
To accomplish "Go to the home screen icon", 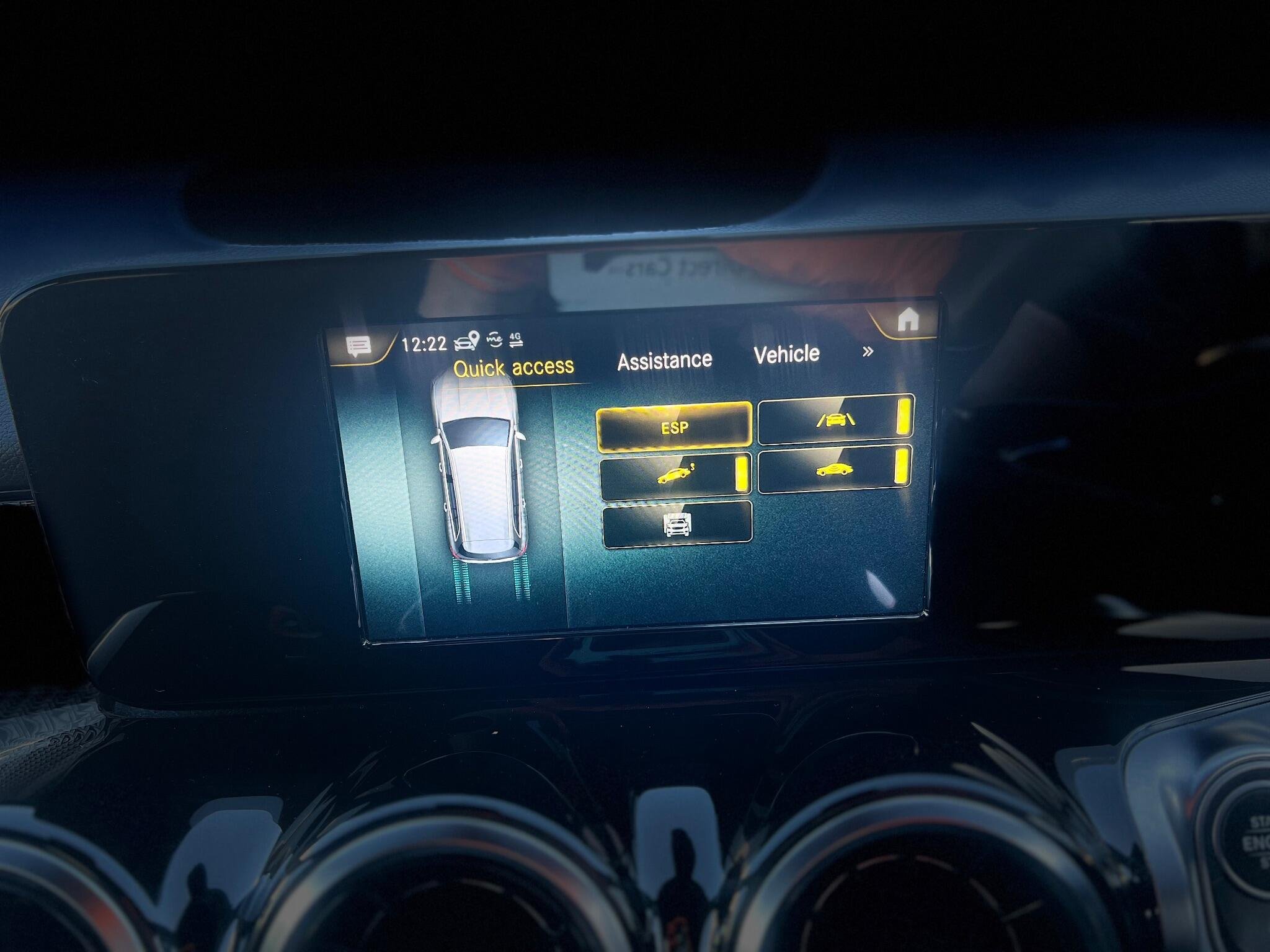I will pyautogui.click(x=907, y=320).
